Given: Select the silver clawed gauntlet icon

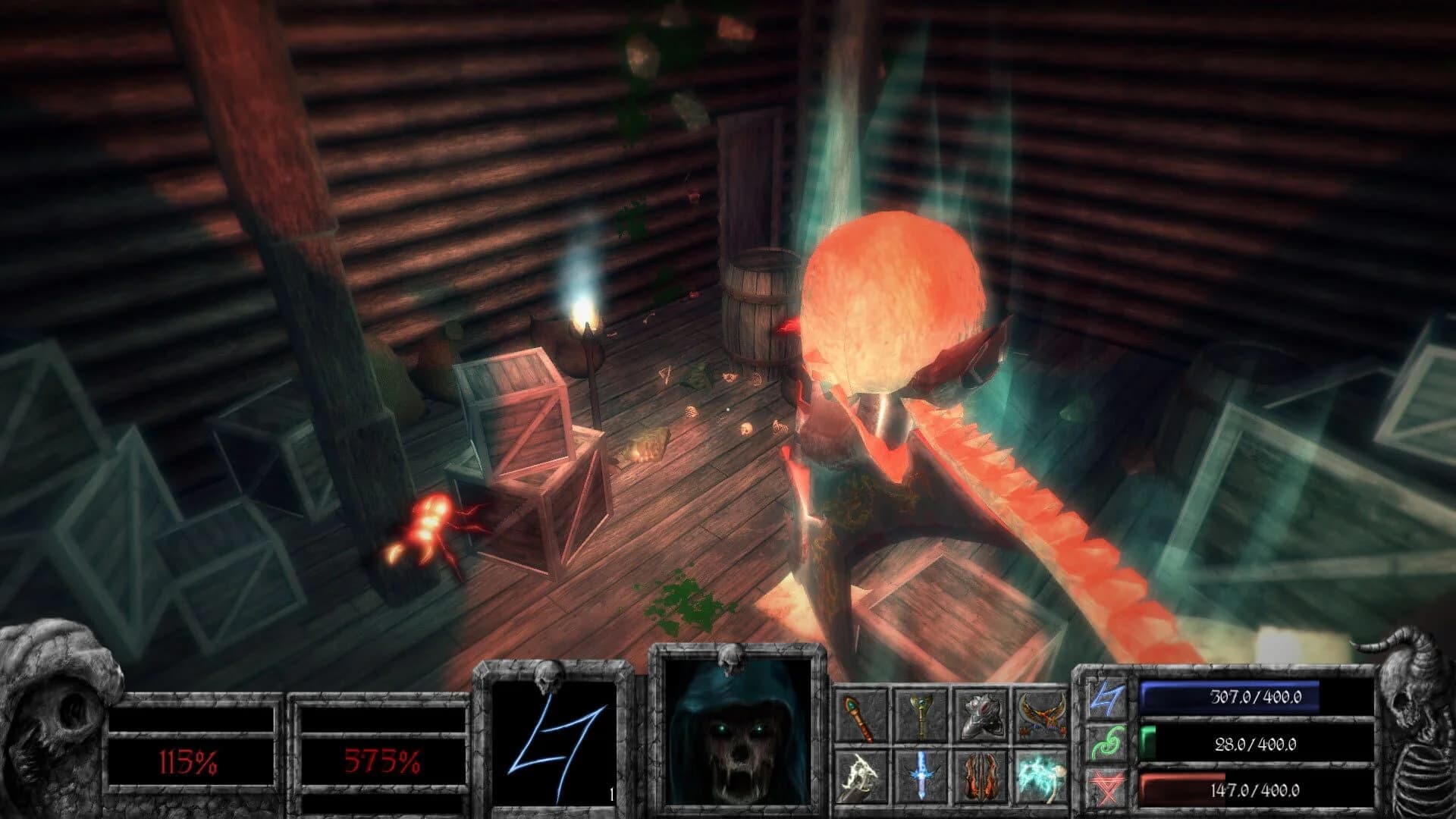Looking at the screenshot, I should click(981, 717).
